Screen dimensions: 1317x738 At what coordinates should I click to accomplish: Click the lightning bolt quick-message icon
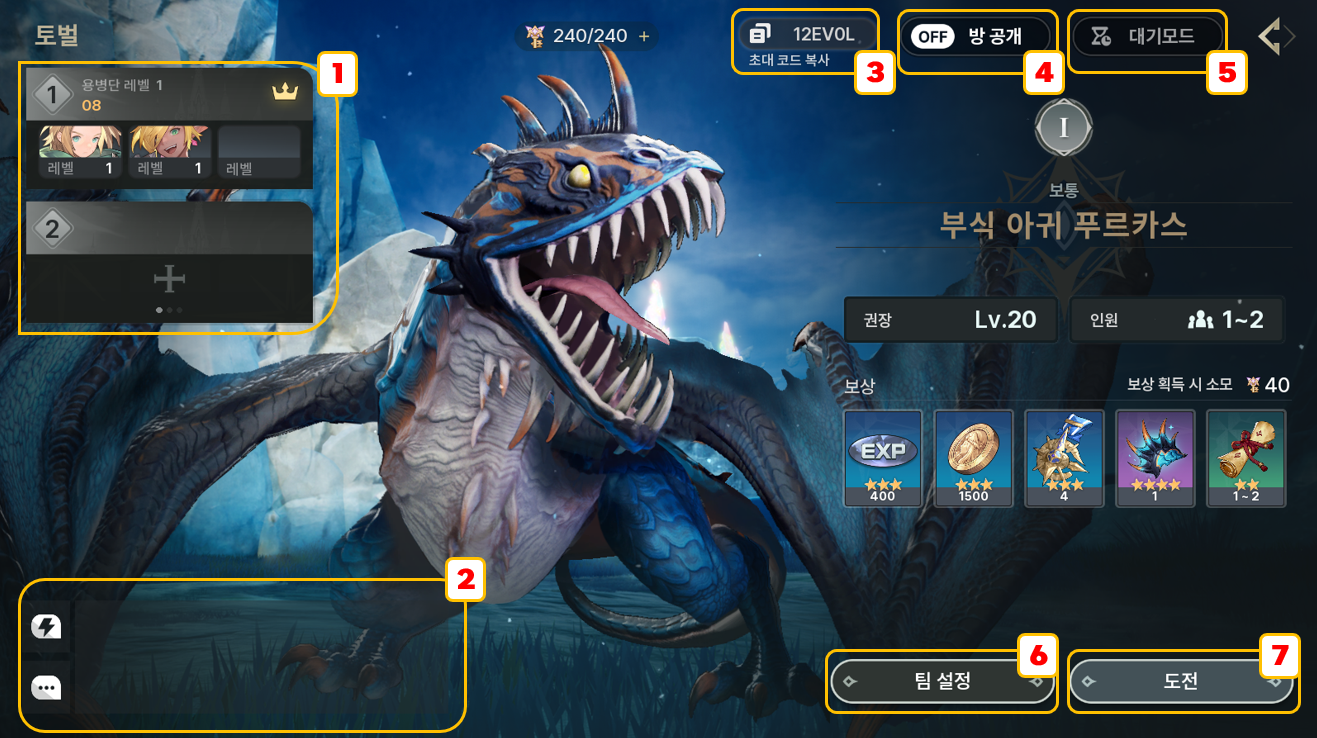(x=46, y=627)
